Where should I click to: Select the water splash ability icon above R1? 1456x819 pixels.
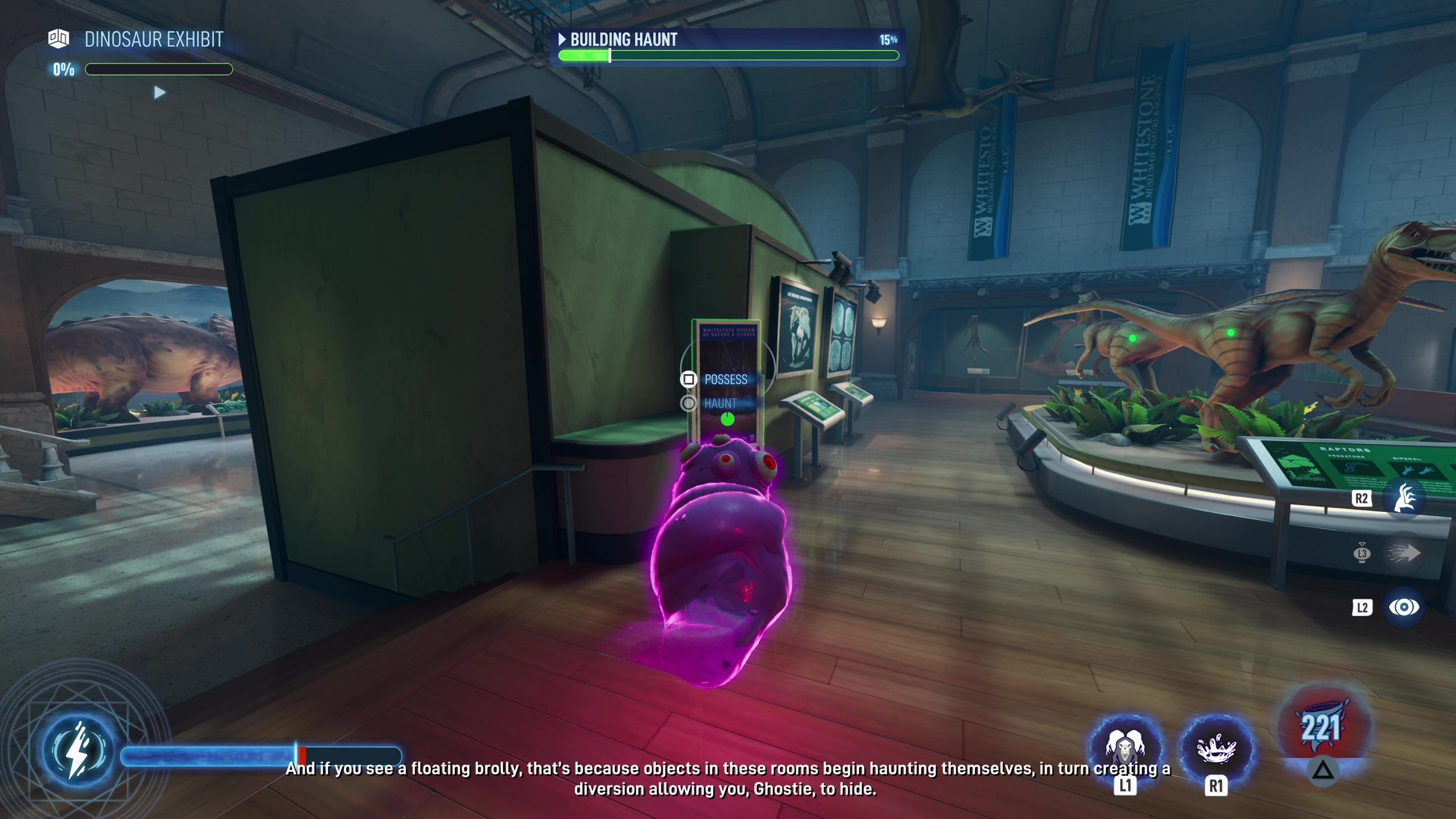tap(1215, 750)
